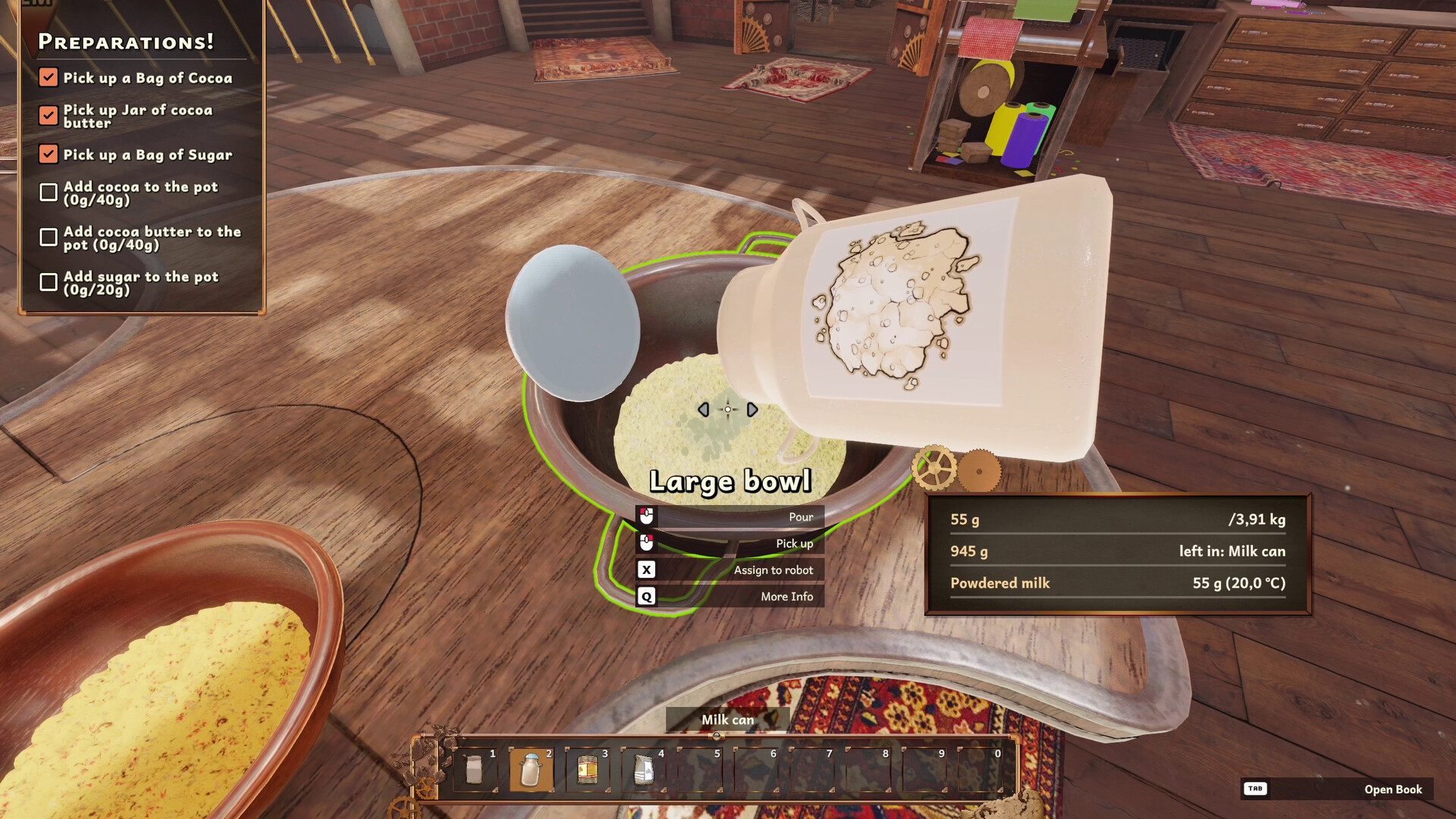Click the right-mouse icon beside Pick up
This screenshot has width=1456, height=819.
tap(645, 543)
